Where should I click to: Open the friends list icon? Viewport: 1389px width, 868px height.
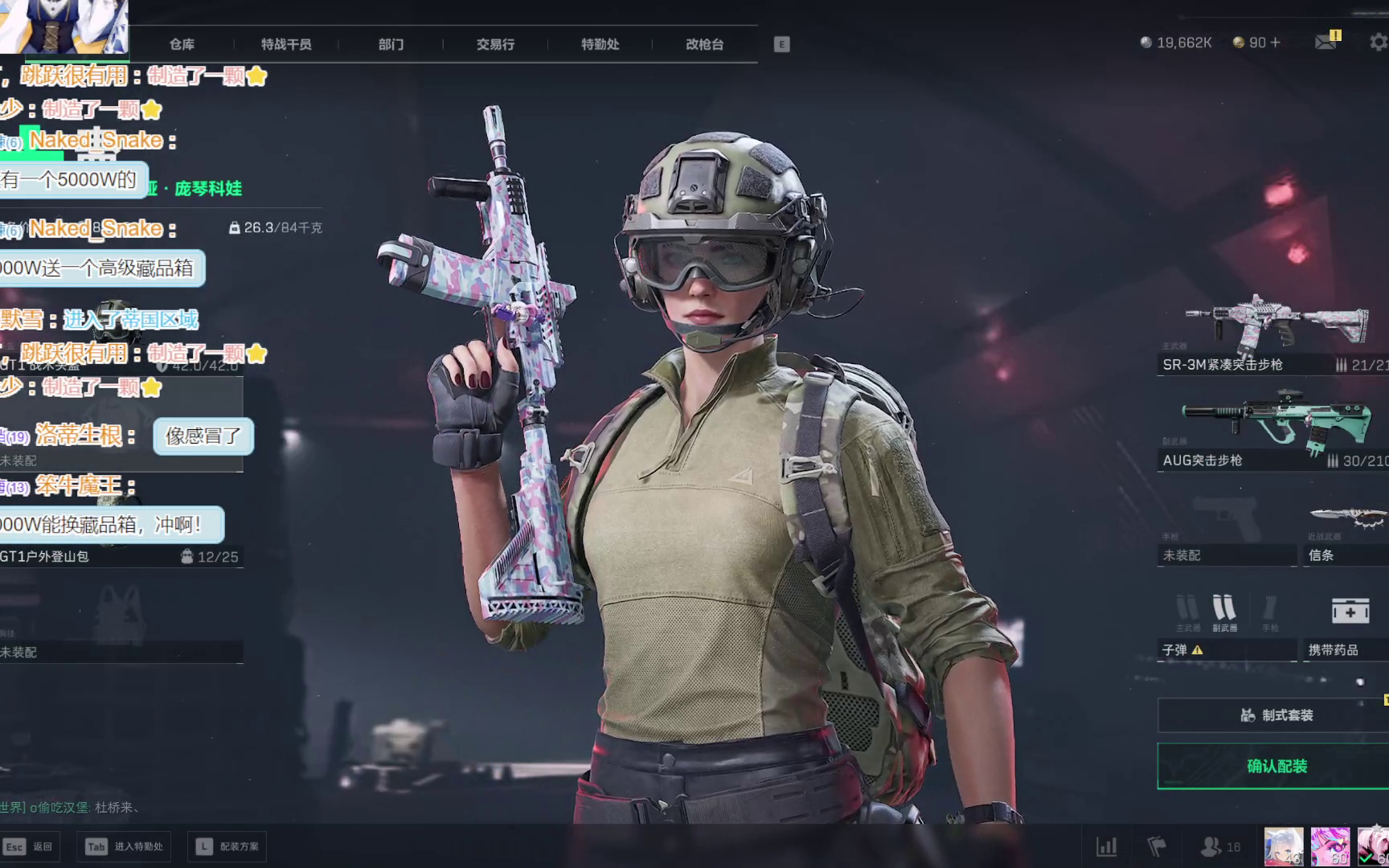click(x=1211, y=846)
